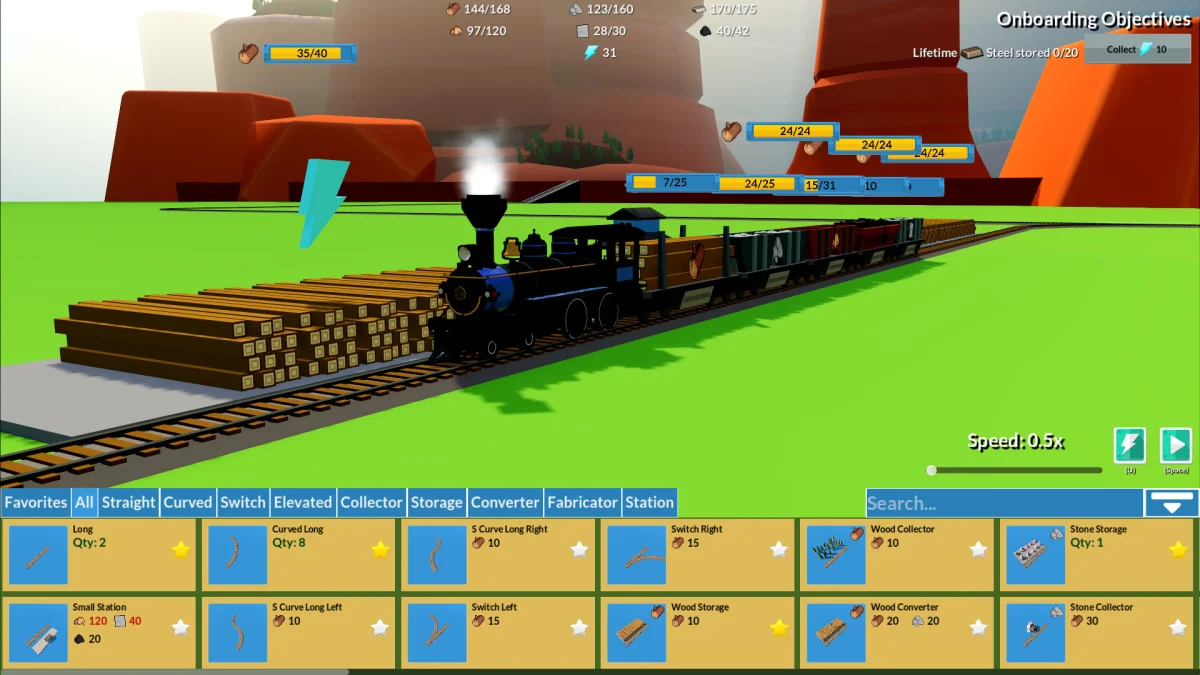Collapse the build panel with arrow button
The width and height of the screenshot is (1200, 675).
coord(1171,502)
